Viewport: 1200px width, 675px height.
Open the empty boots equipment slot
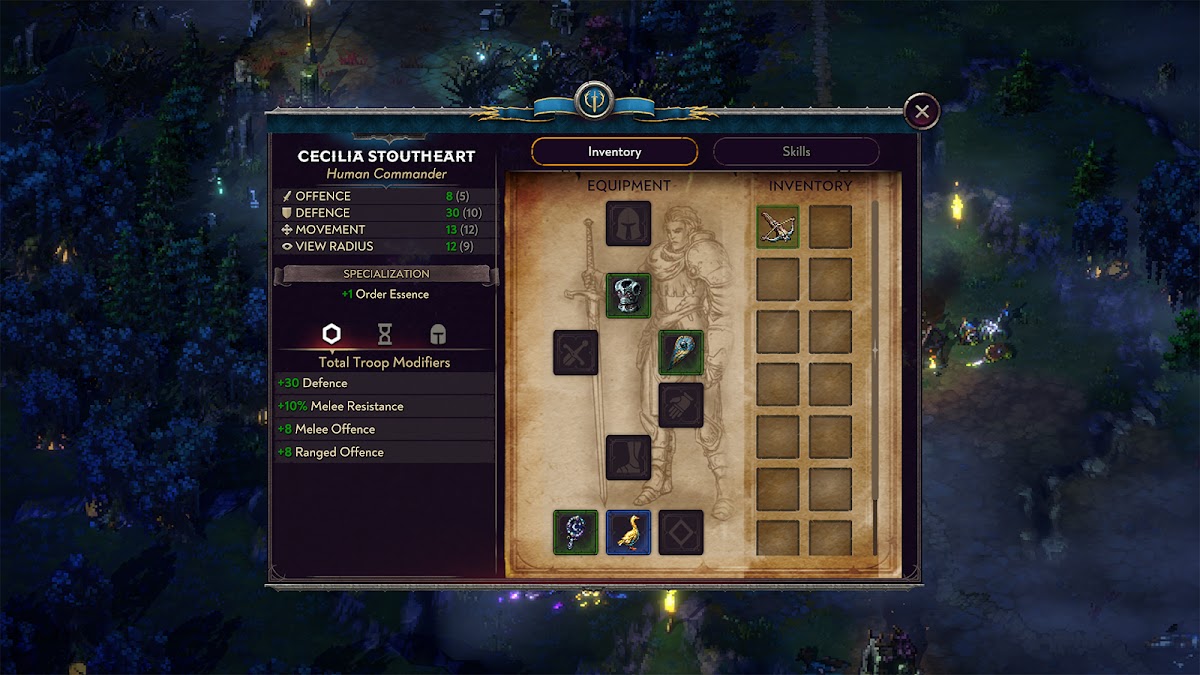point(628,457)
